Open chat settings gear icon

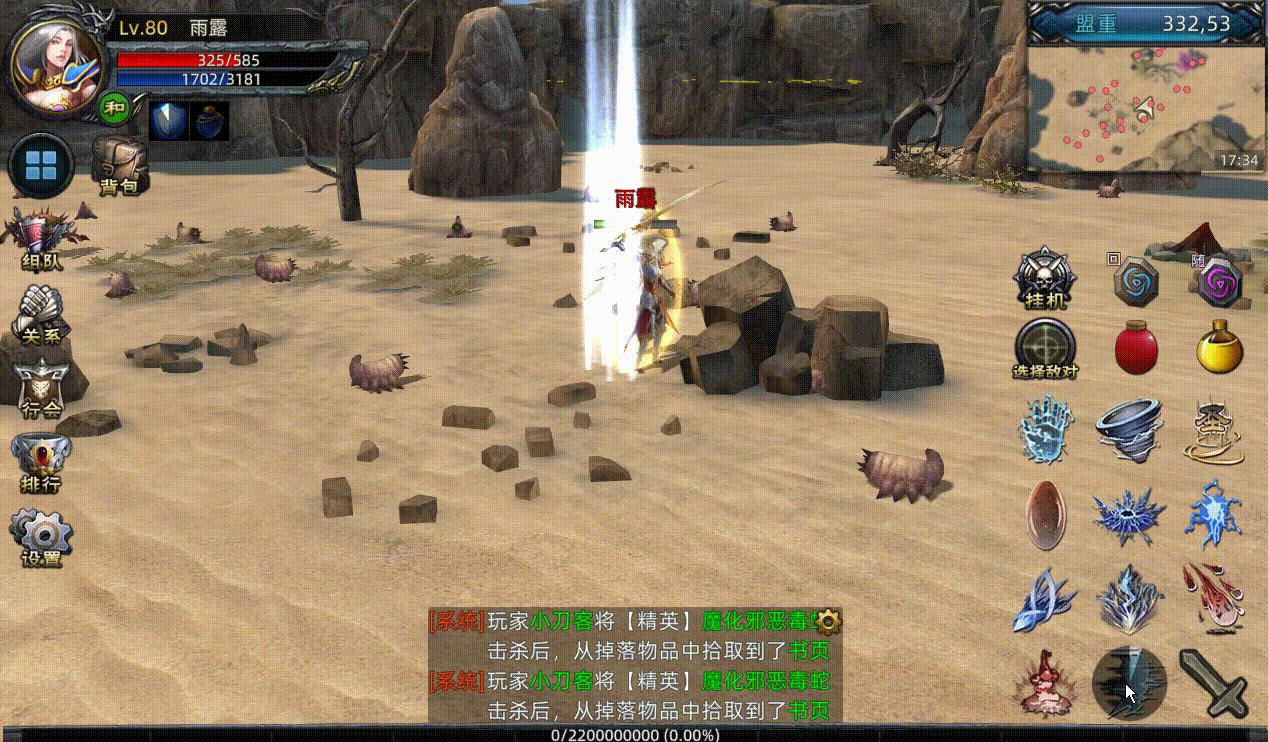pyautogui.click(x=829, y=621)
